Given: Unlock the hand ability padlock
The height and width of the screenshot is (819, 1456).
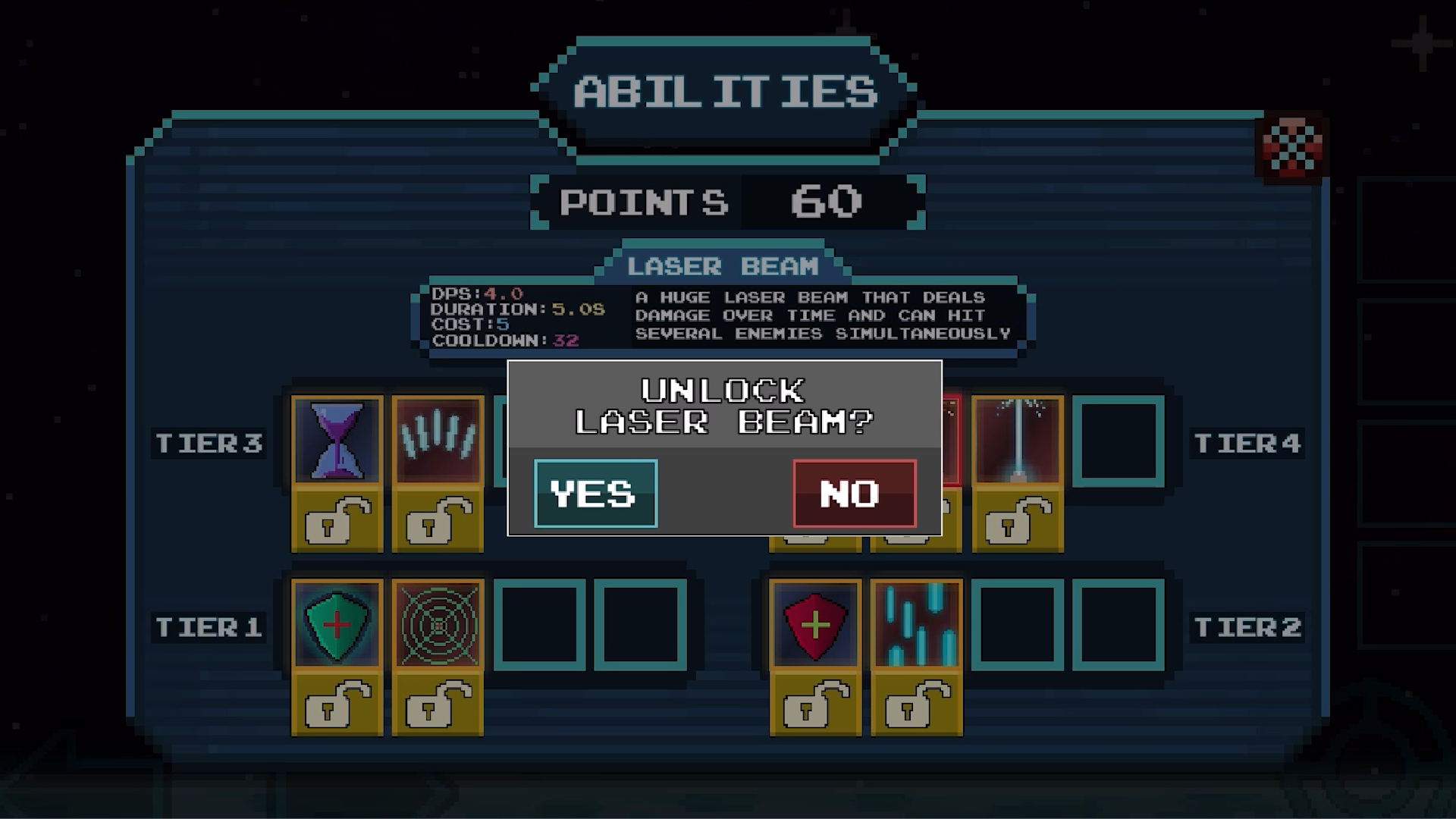Looking at the screenshot, I should point(436,521).
